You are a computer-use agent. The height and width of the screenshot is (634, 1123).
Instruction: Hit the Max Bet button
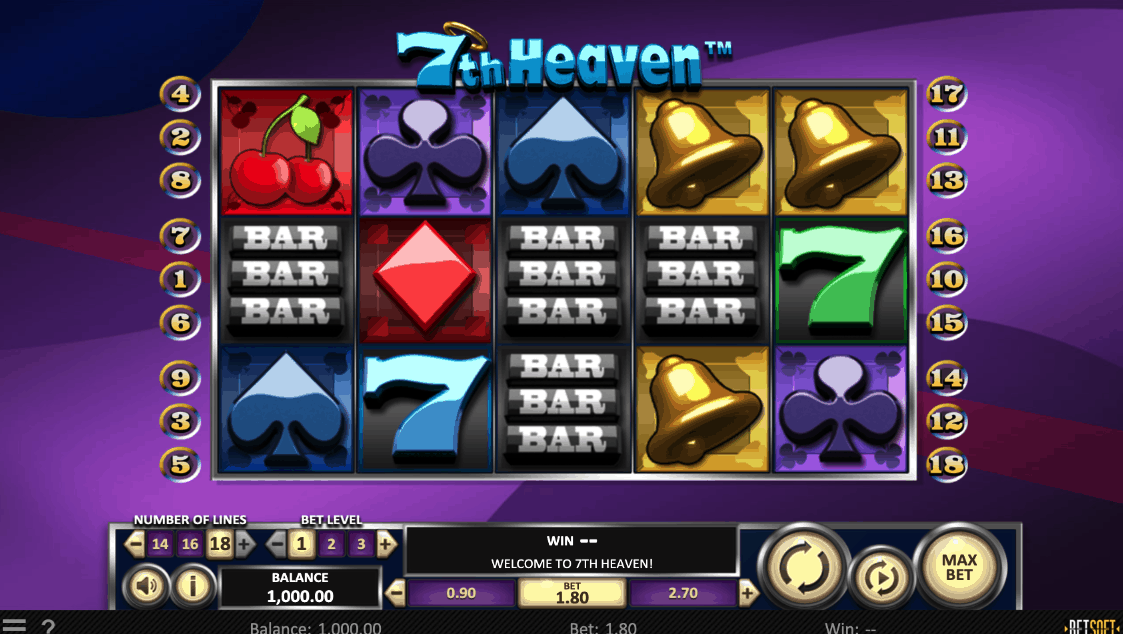pyautogui.click(x=958, y=567)
